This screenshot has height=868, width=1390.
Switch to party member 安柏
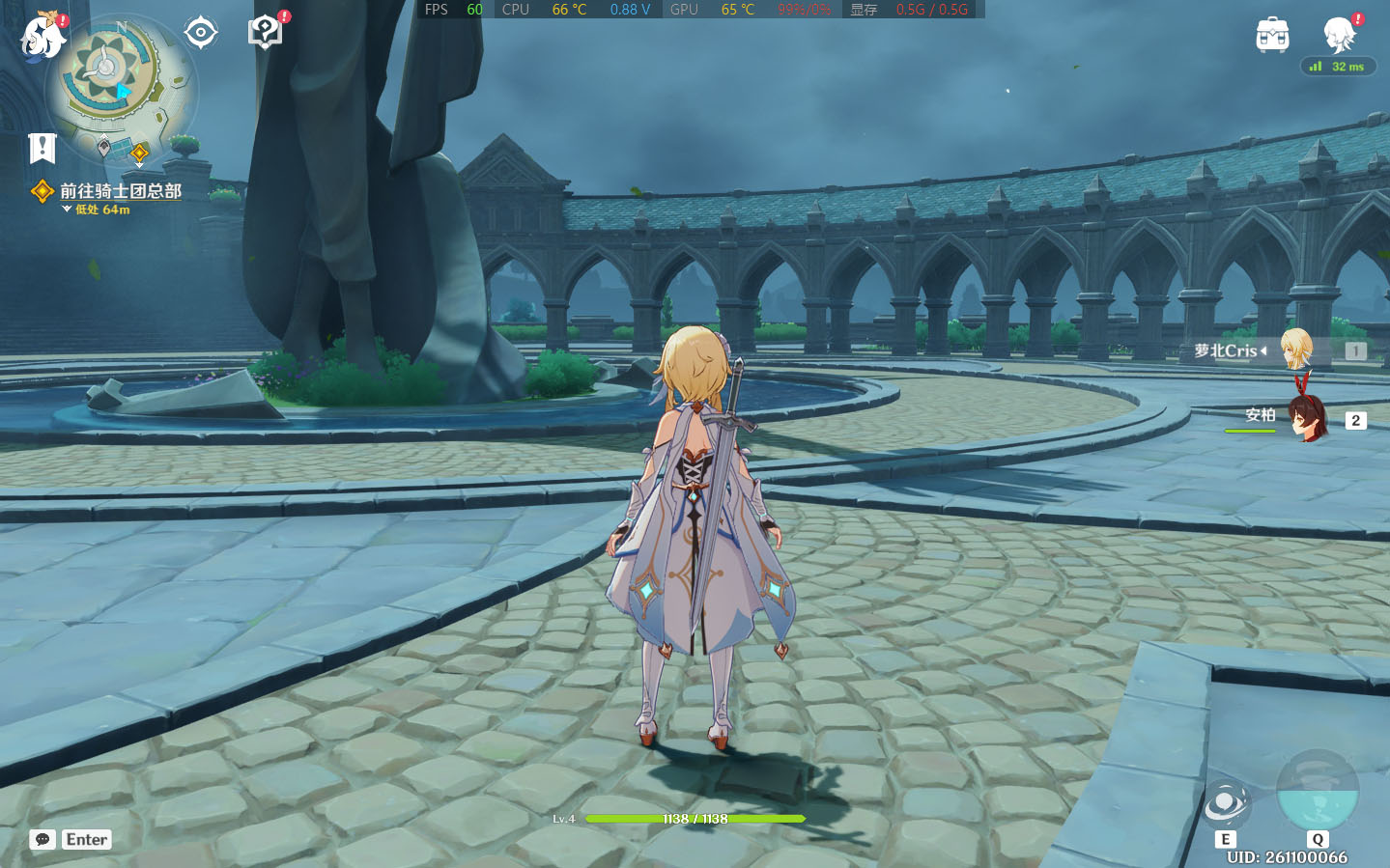click(x=1306, y=418)
